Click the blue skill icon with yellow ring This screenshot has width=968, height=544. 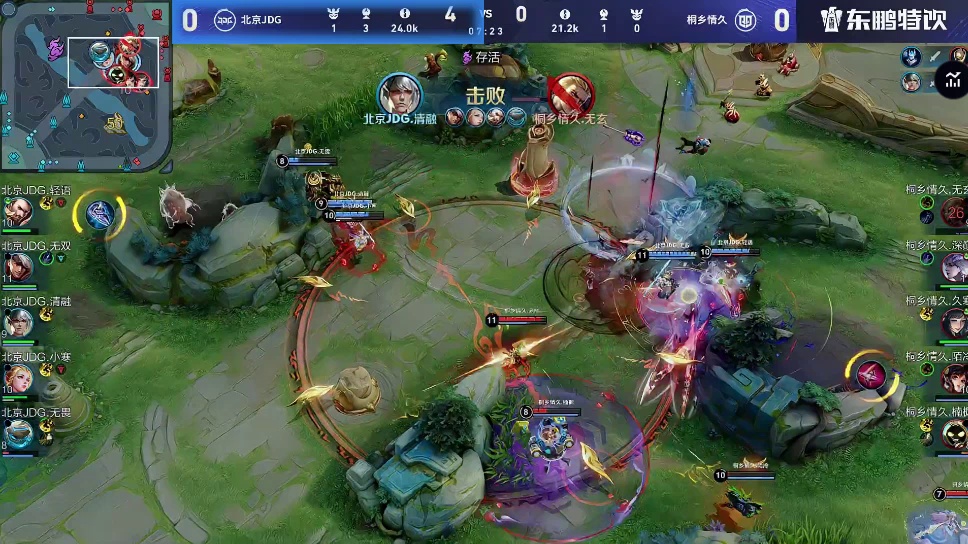point(99,215)
